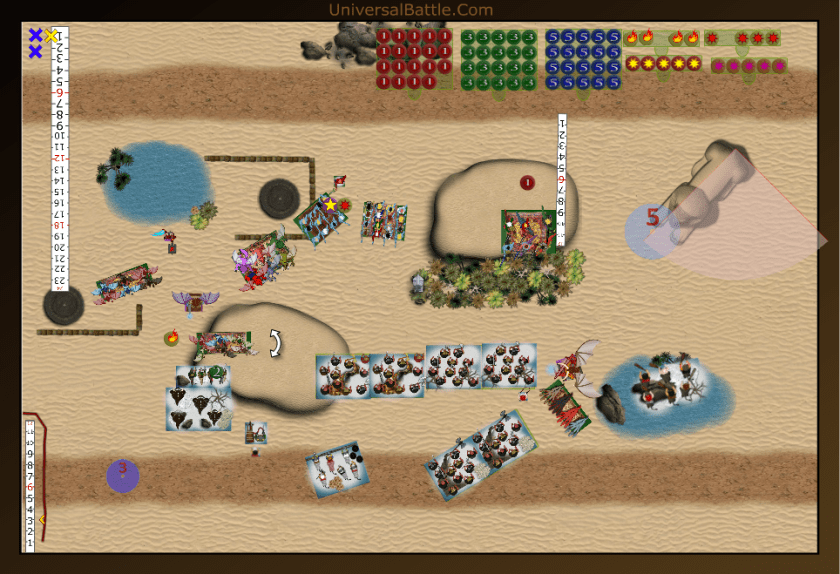
Task: Select the purple objective marker numbered 3
Action: (123, 475)
